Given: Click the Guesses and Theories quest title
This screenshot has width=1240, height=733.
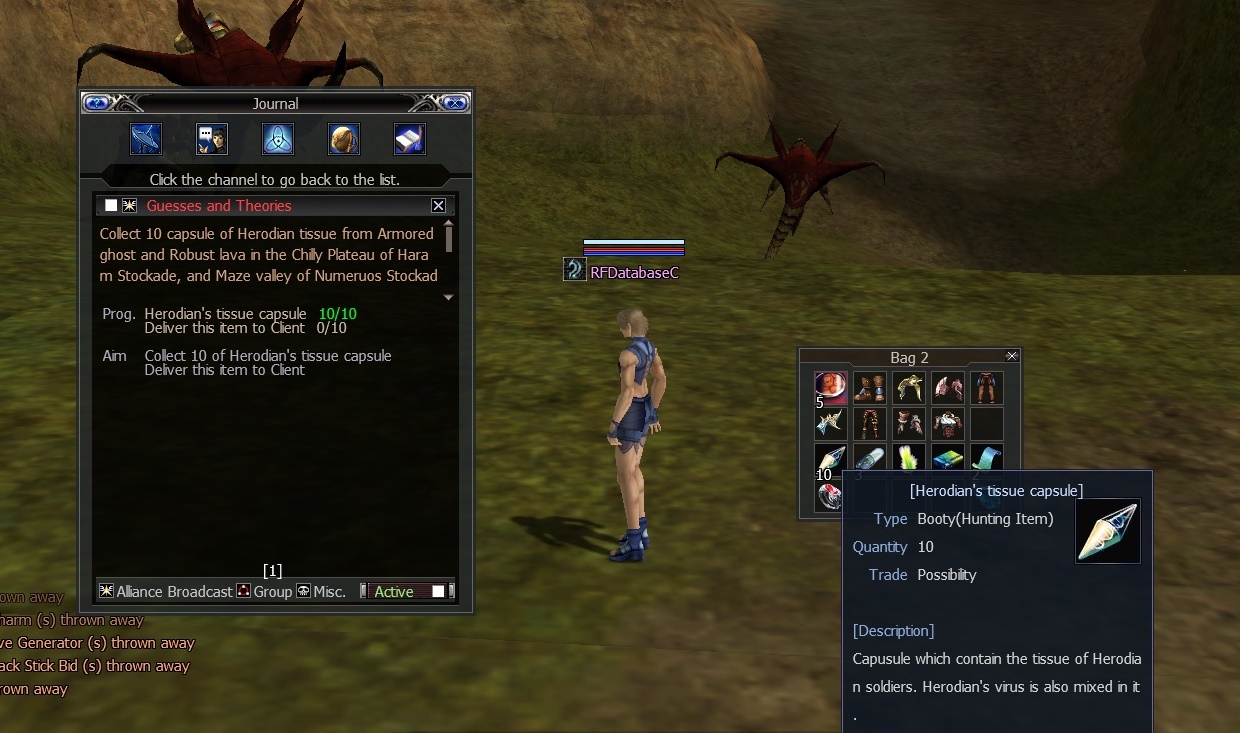Looking at the screenshot, I should pyautogui.click(x=219, y=206).
